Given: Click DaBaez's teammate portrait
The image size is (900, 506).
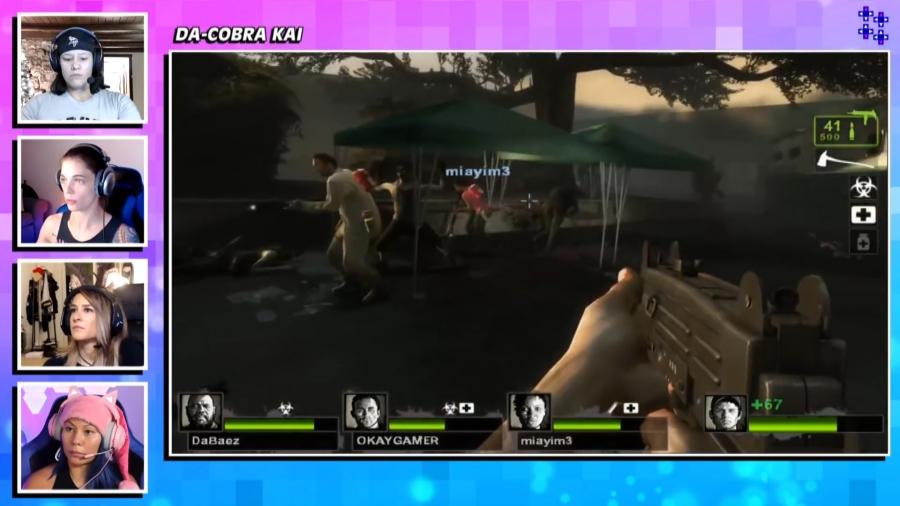Looking at the screenshot, I should 201,411.
